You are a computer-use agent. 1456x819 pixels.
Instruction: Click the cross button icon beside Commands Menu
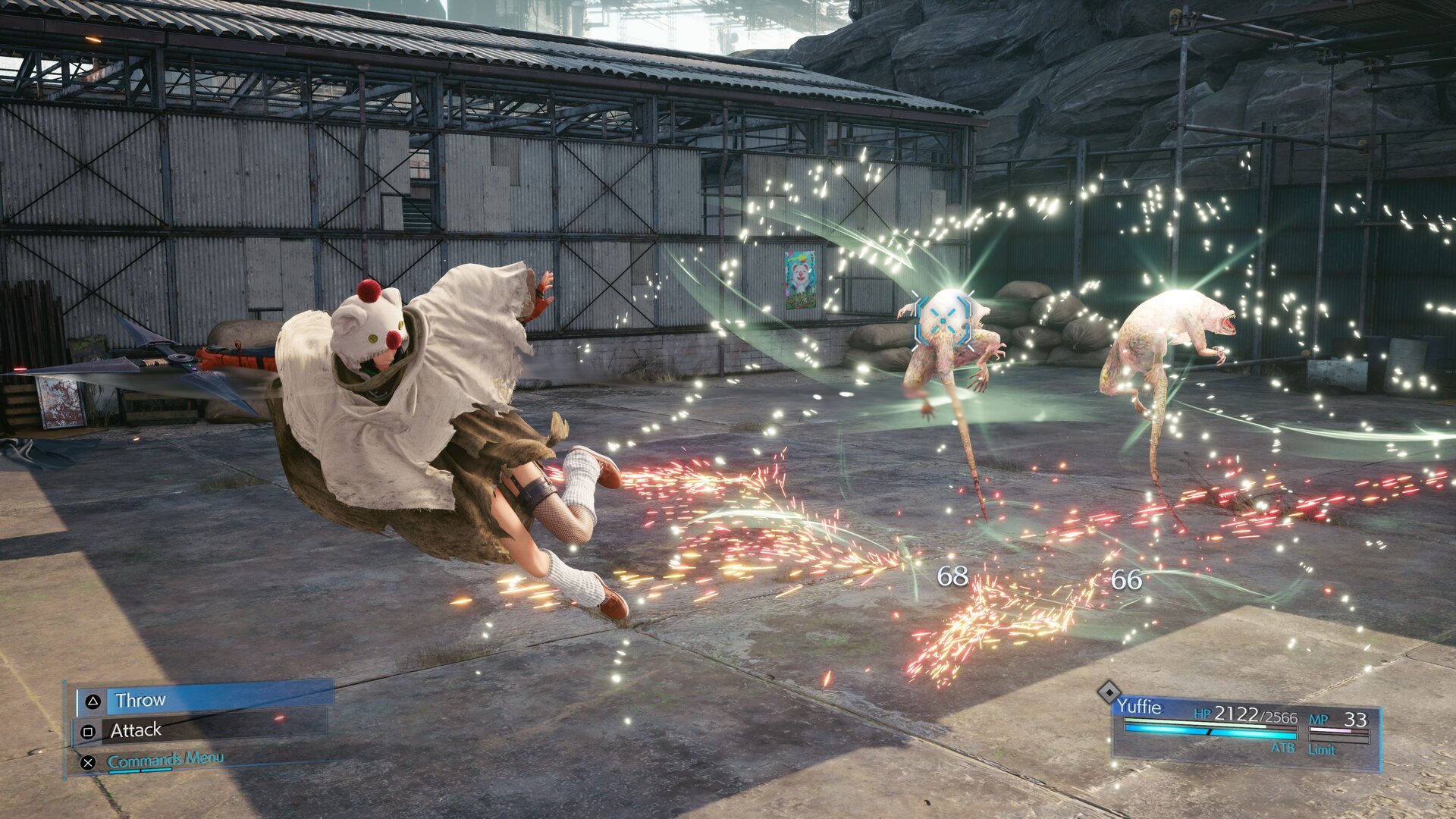87,763
